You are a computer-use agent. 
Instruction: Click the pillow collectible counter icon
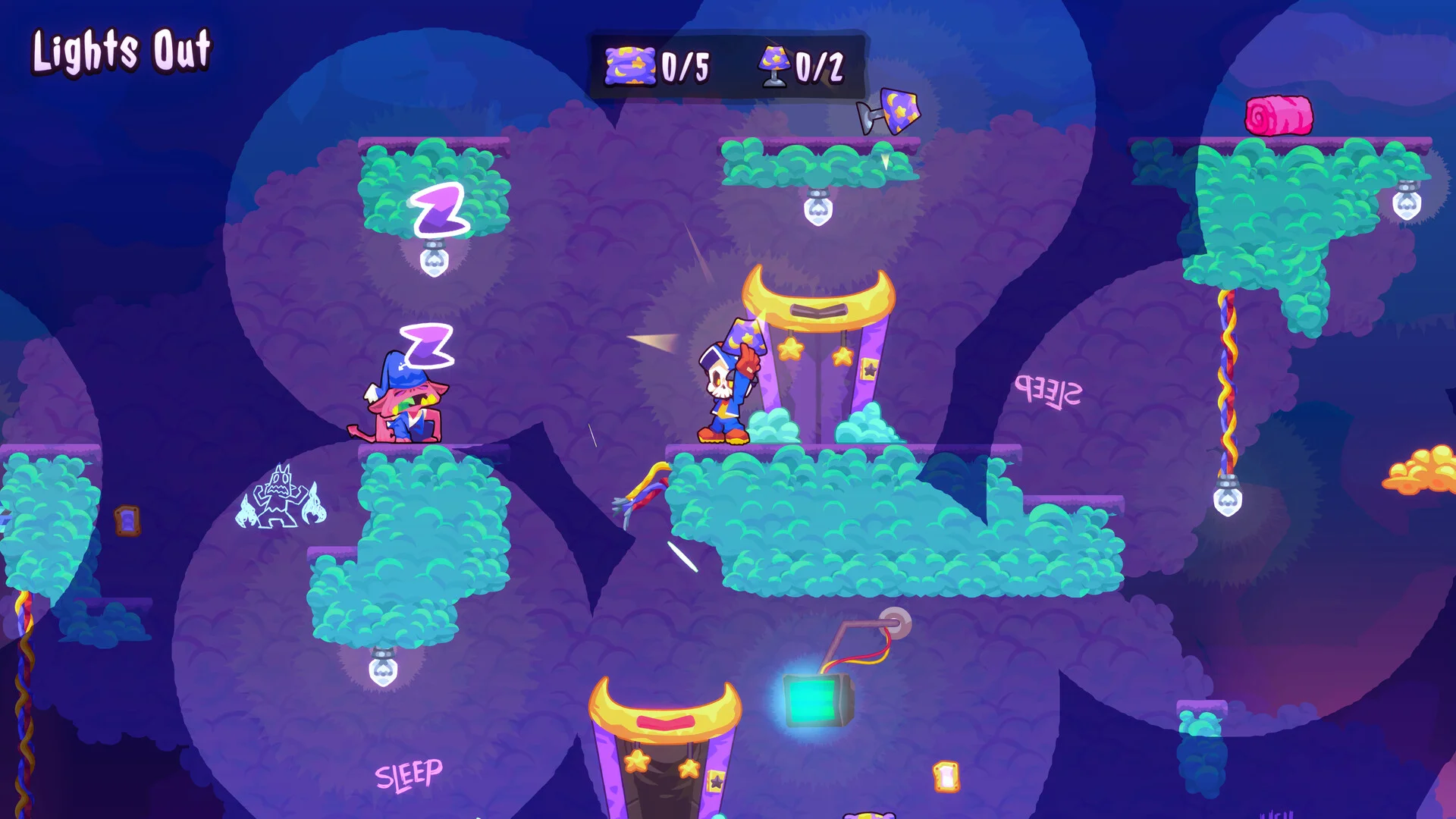pos(629,66)
